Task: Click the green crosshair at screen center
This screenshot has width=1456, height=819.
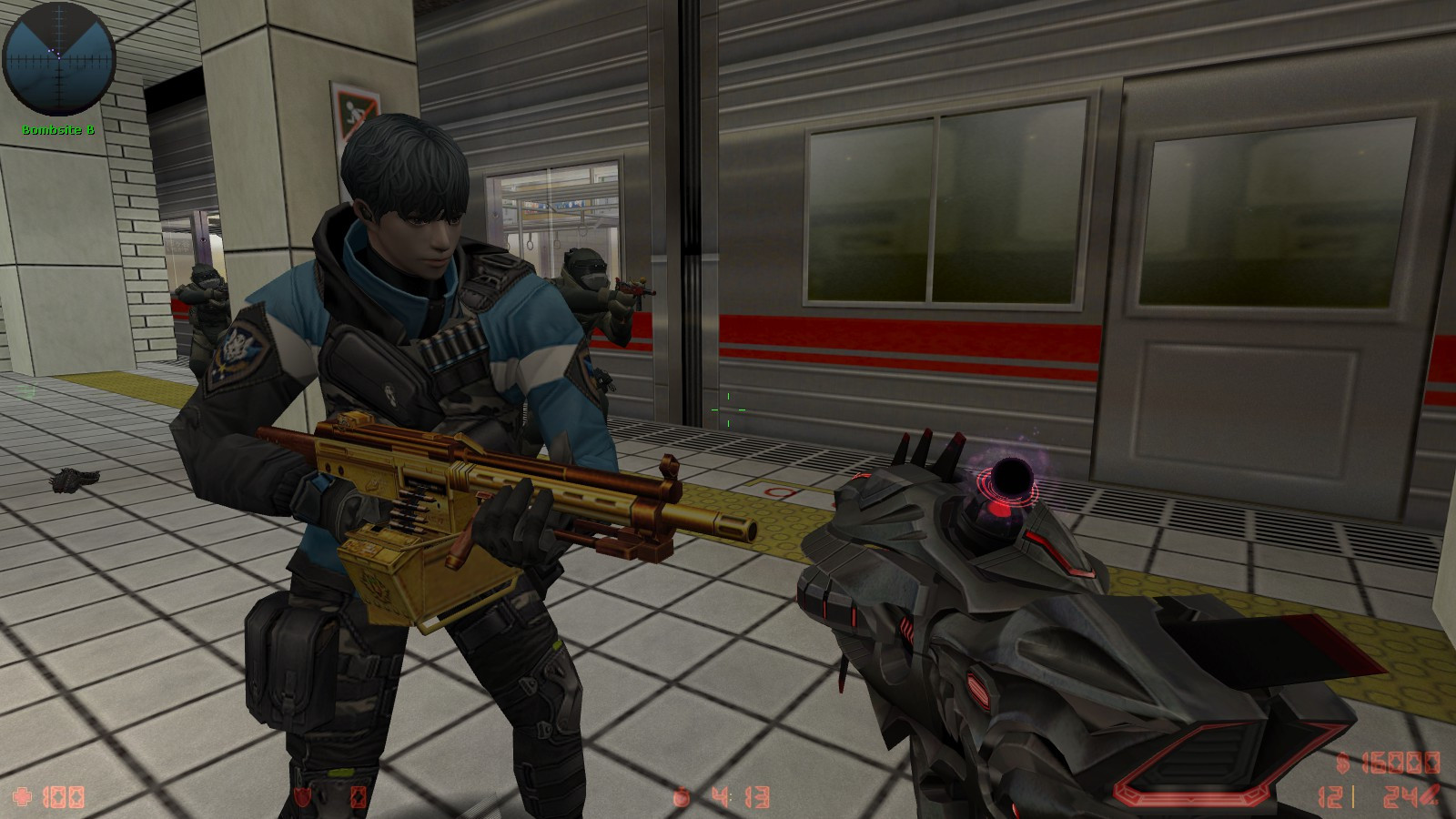Action: pyautogui.click(x=728, y=409)
